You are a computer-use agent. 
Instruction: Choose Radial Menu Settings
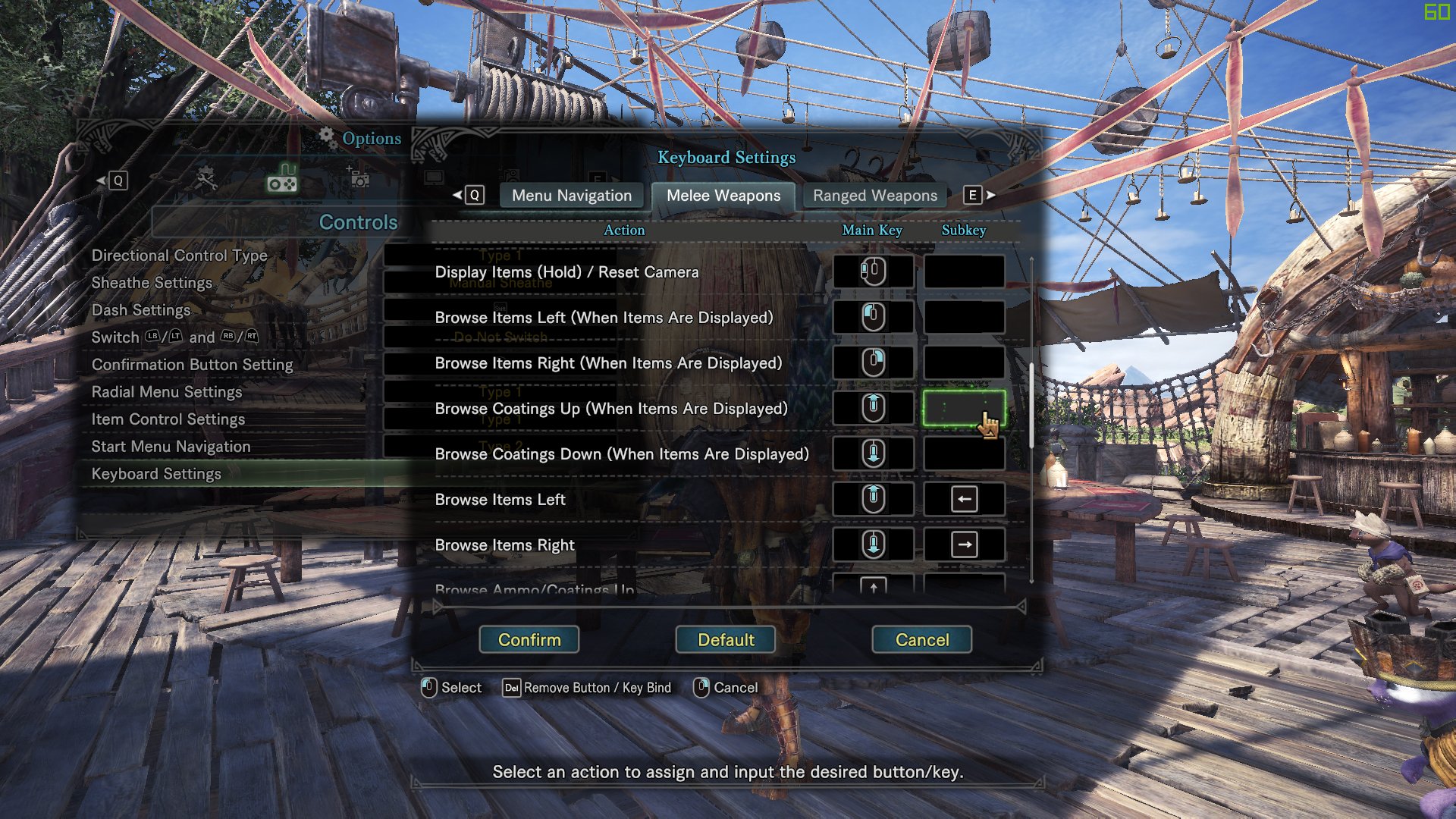point(167,392)
